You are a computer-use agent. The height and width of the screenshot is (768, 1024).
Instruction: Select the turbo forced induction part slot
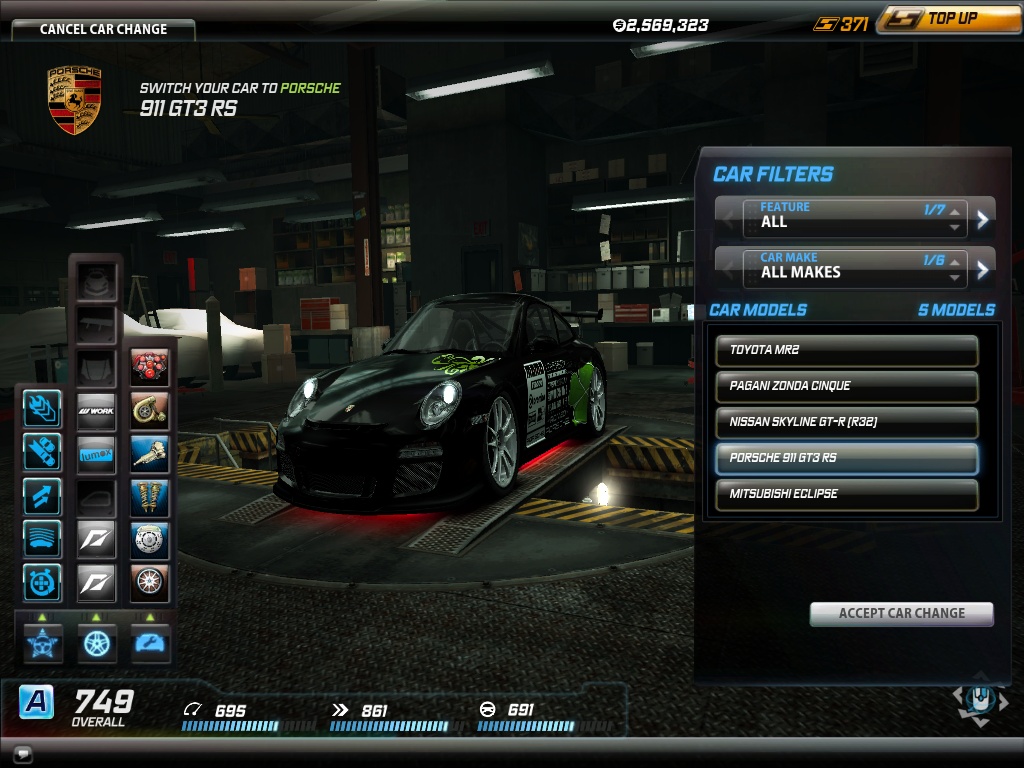point(150,410)
